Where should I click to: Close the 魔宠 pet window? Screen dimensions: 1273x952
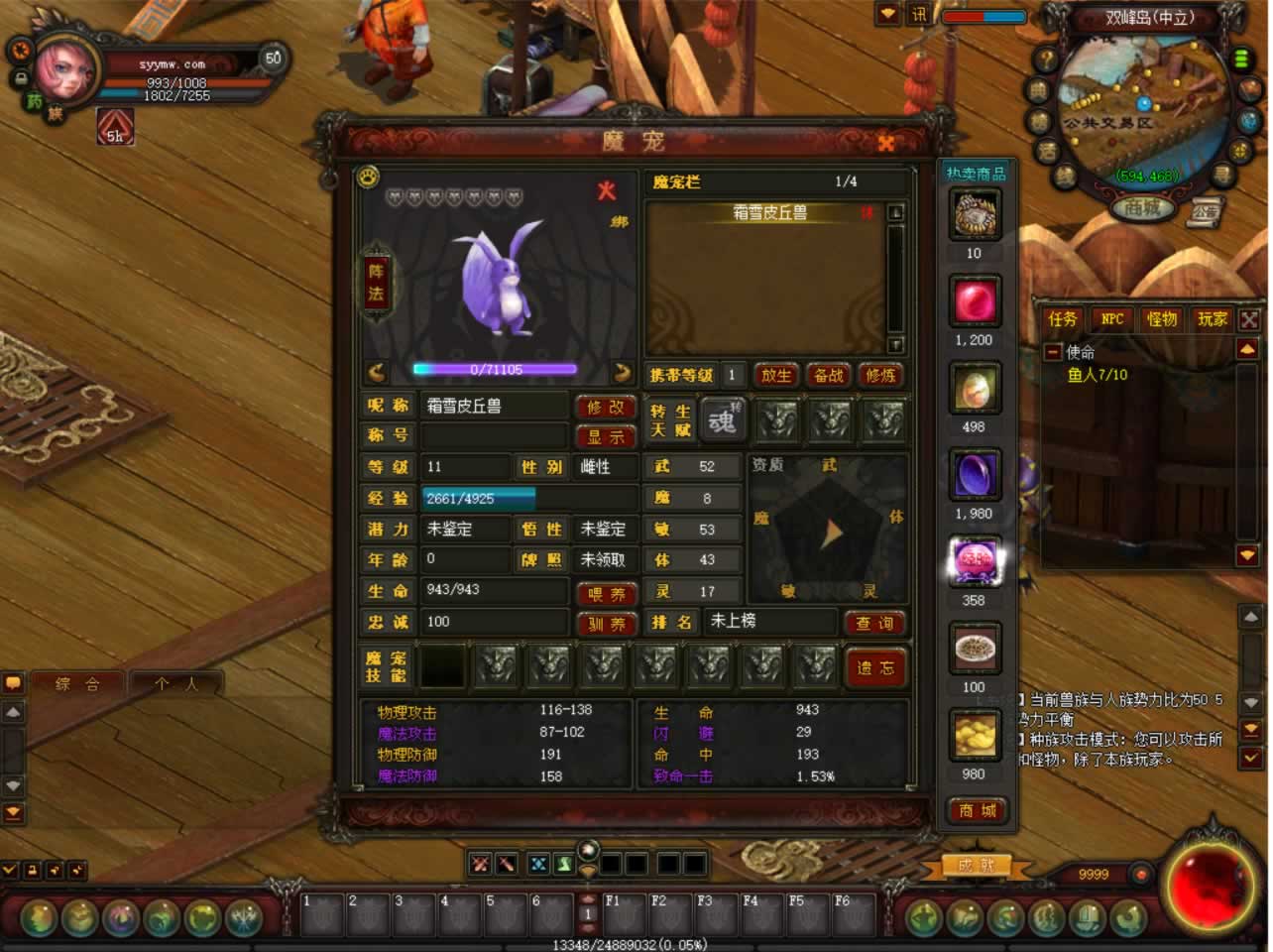[885, 143]
